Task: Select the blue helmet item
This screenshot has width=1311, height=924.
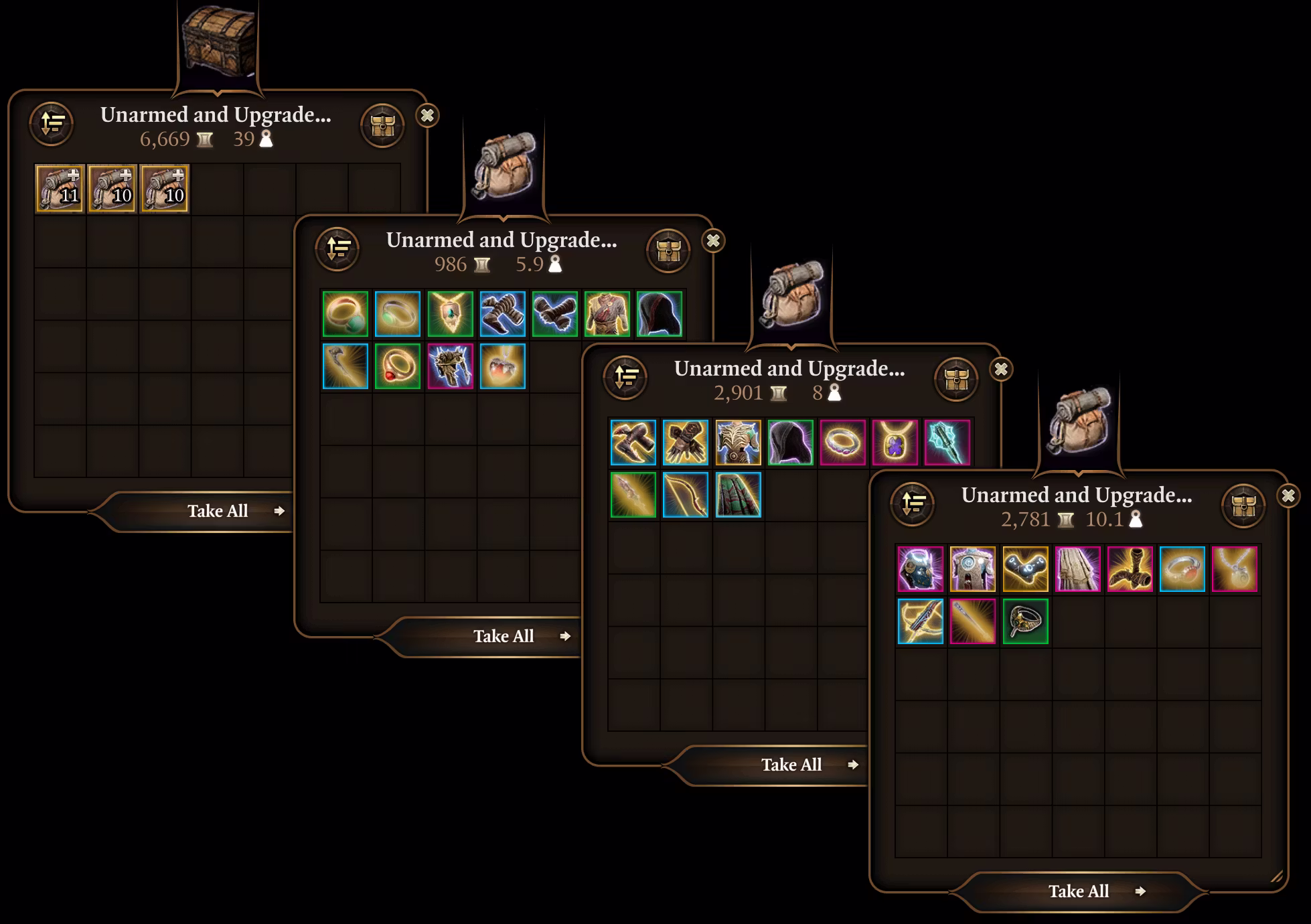Action: [920, 569]
